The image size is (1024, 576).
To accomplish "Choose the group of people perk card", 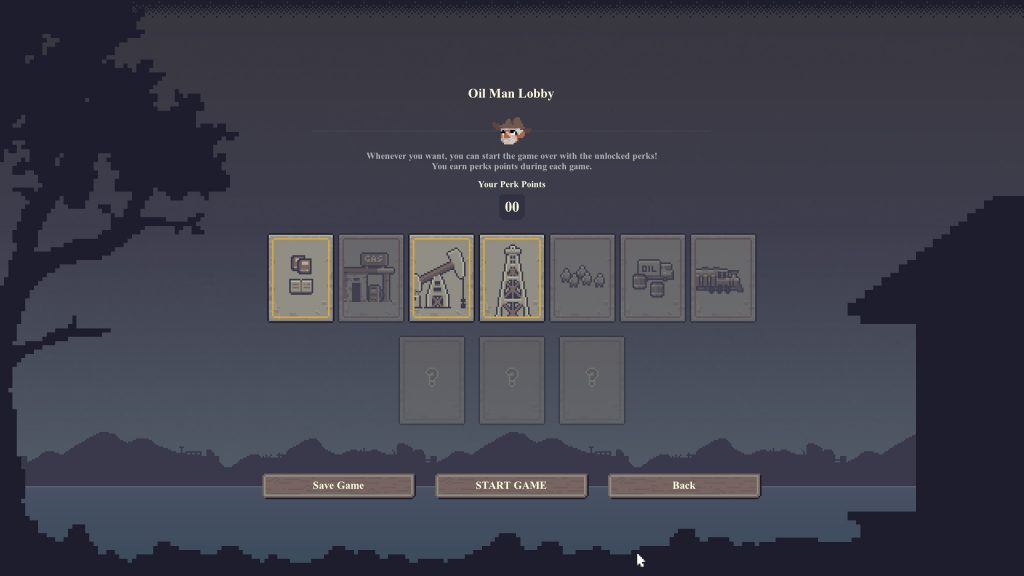I will click(582, 278).
